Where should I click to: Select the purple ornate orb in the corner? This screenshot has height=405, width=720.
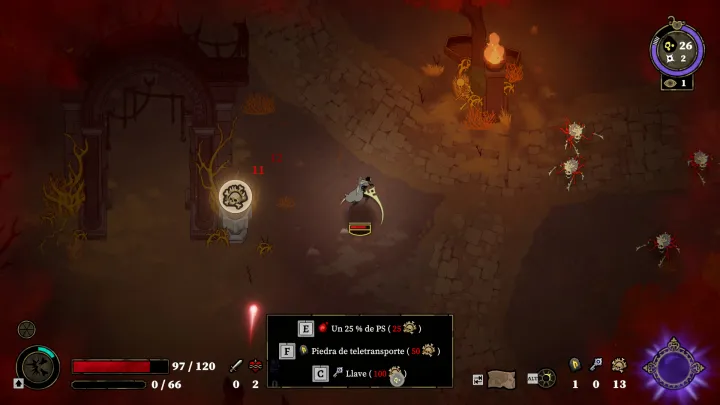673,366
